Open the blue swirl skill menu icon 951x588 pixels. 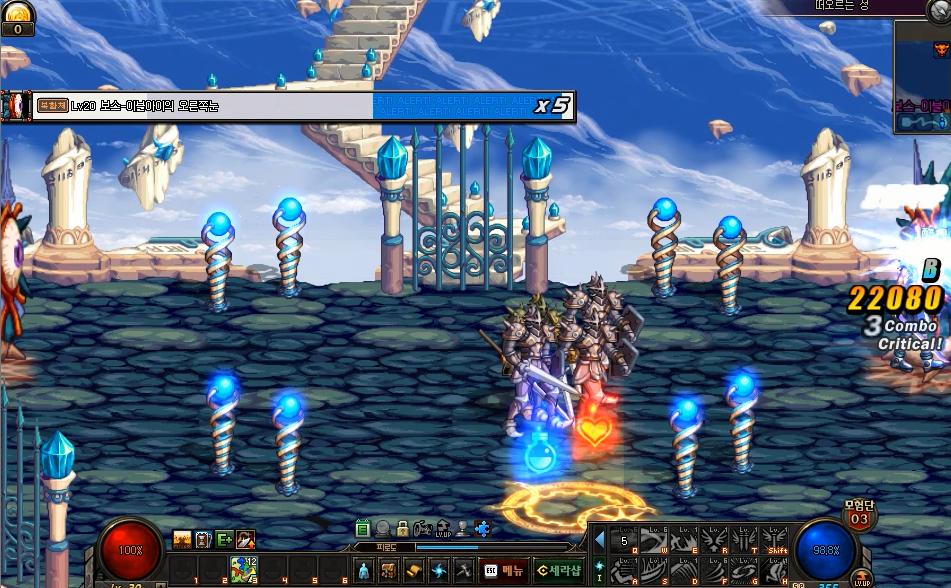coord(438,570)
